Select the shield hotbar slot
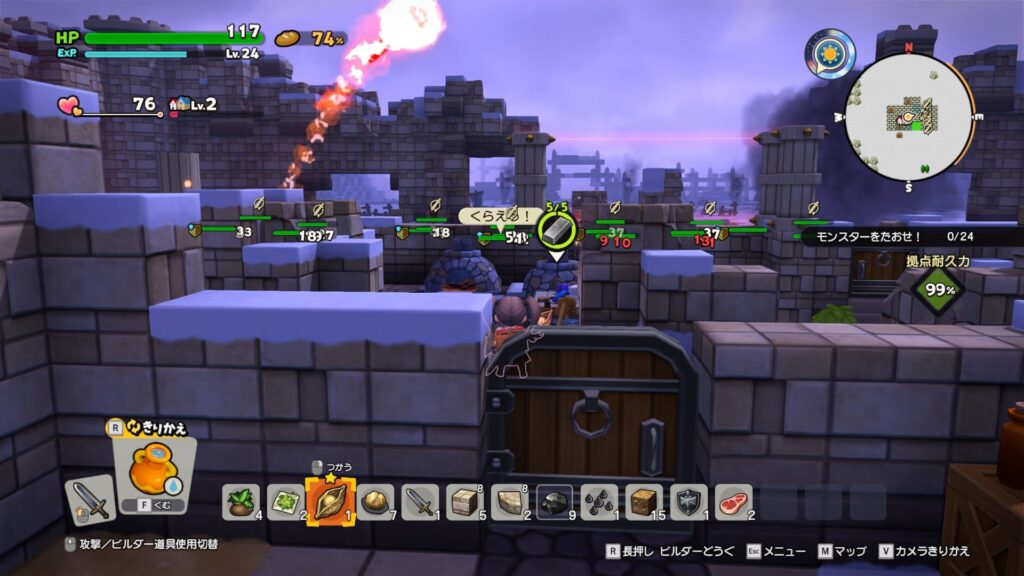This screenshot has height=576, width=1024. click(x=690, y=501)
